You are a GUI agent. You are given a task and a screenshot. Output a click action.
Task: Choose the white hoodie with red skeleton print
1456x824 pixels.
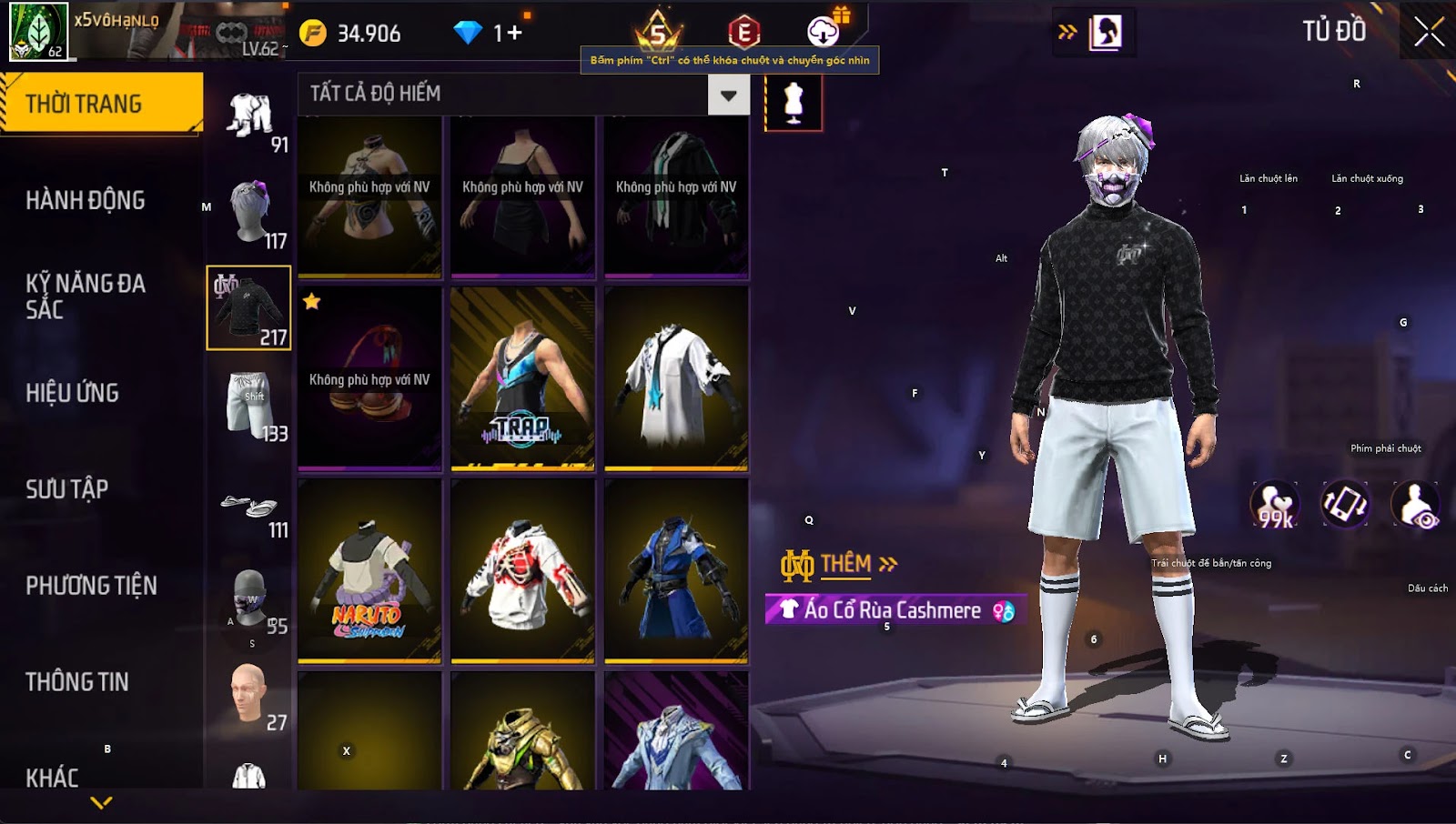[x=522, y=571]
